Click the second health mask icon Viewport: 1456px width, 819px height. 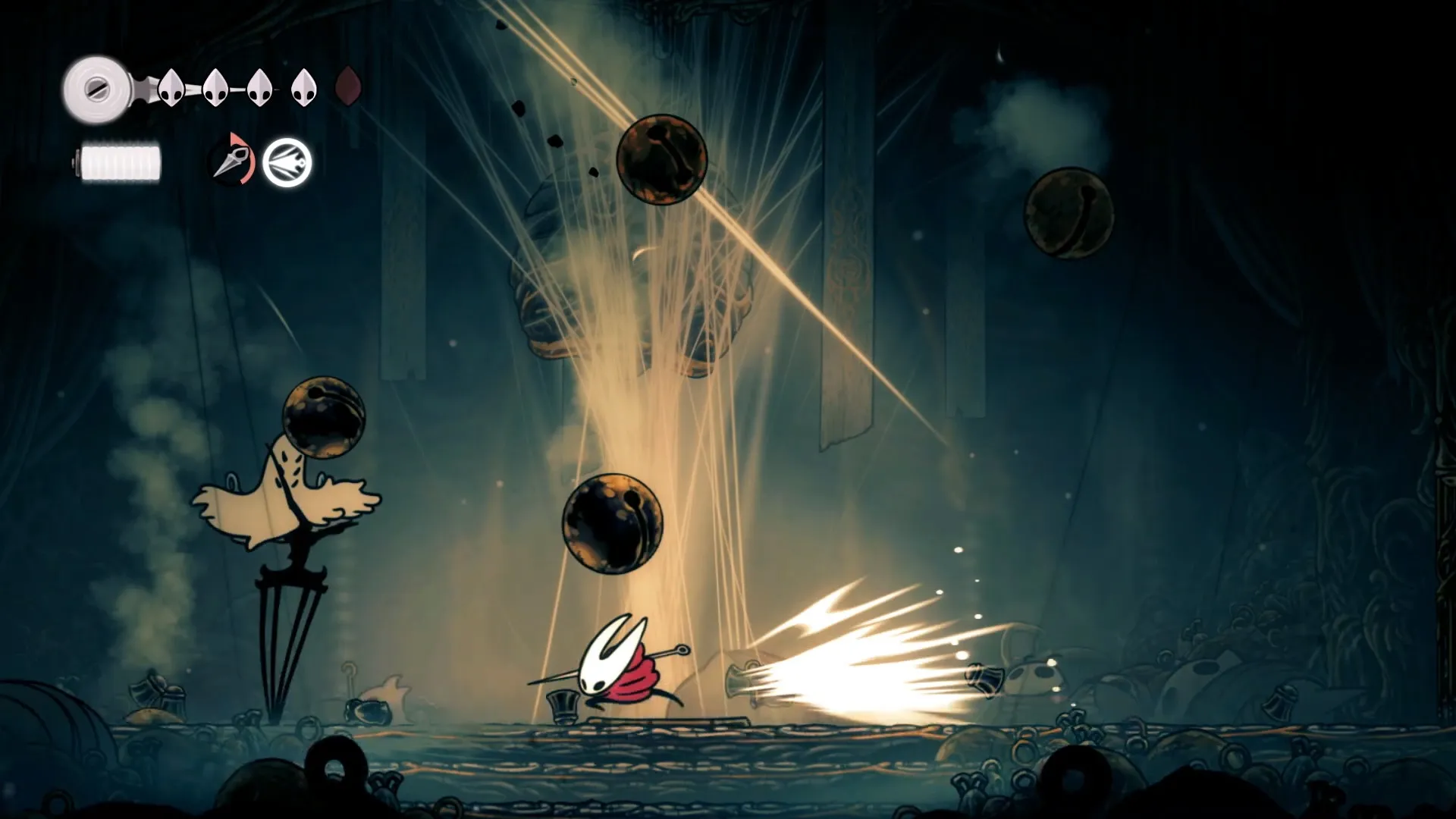[215, 87]
